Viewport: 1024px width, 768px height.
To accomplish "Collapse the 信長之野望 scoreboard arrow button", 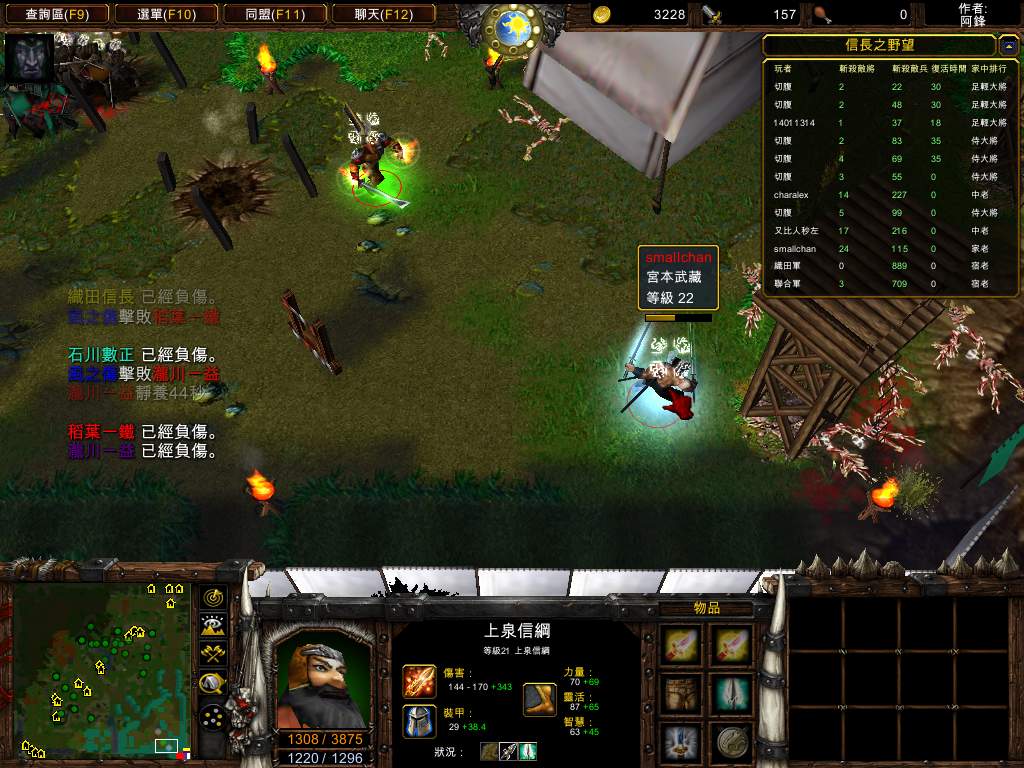I will click(1009, 46).
